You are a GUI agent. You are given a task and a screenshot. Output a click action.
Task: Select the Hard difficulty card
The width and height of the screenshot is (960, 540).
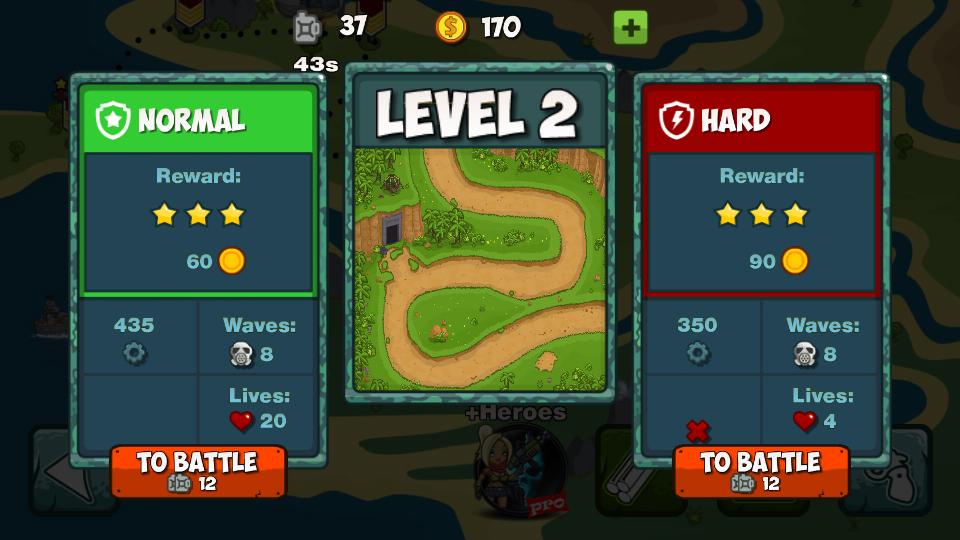tap(762, 190)
